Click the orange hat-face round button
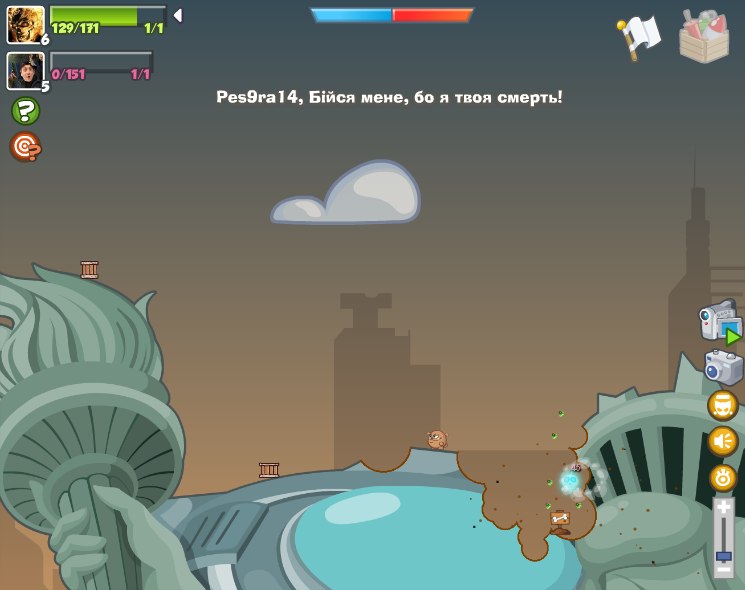 tap(722, 405)
